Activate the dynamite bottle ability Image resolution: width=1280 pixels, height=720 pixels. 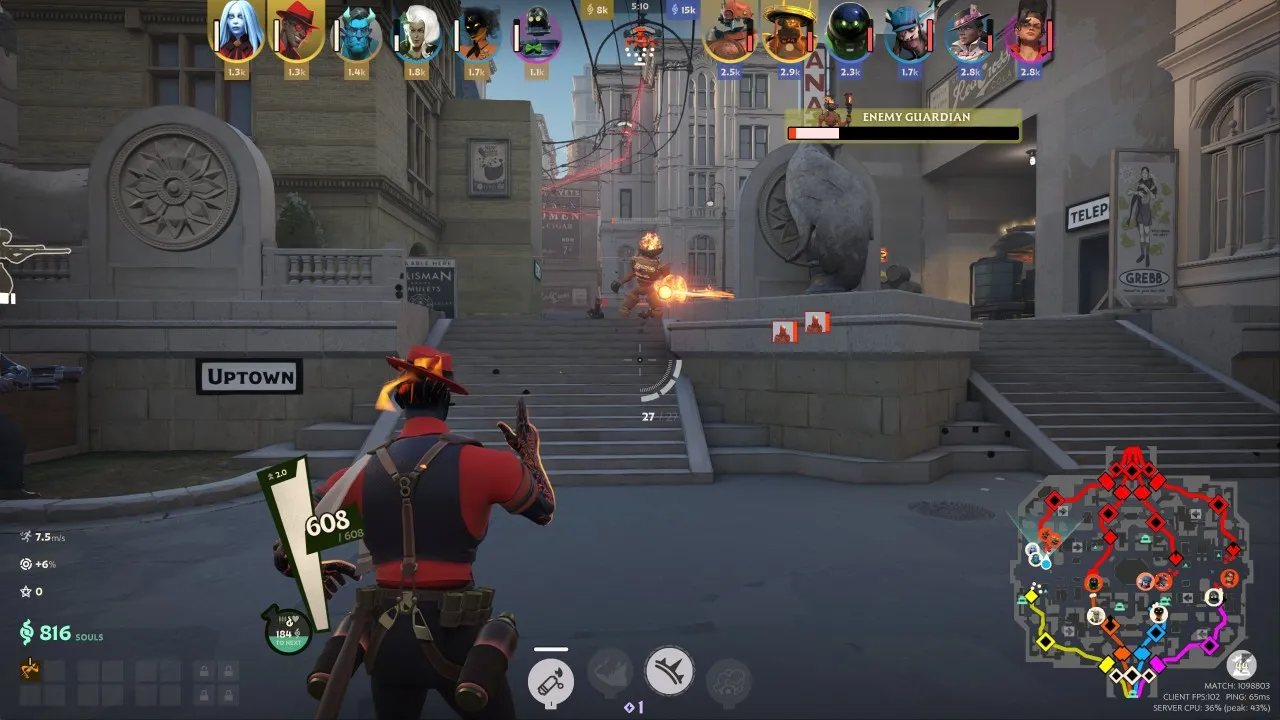551,682
